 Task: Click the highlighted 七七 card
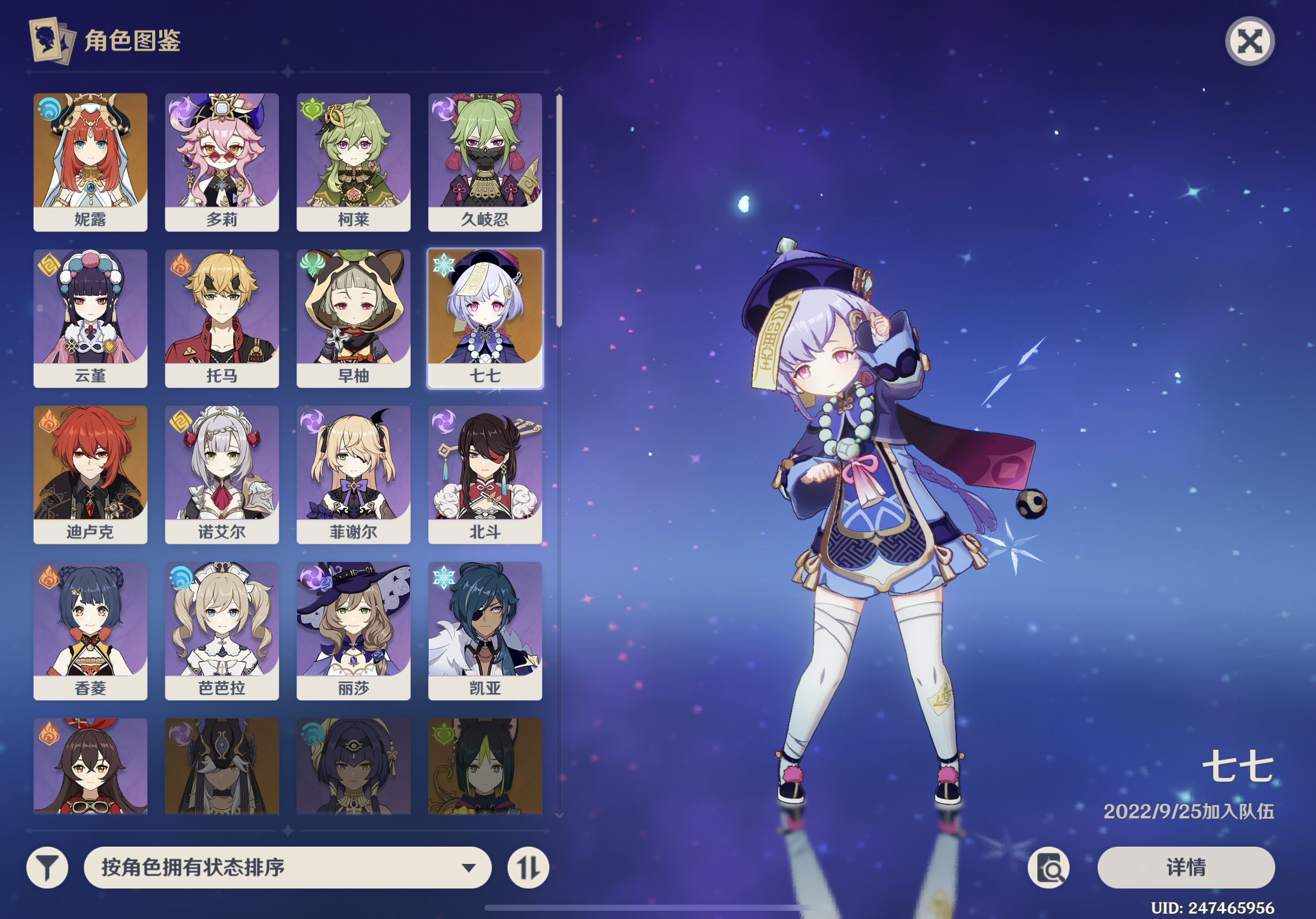click(x=485, y=318)
